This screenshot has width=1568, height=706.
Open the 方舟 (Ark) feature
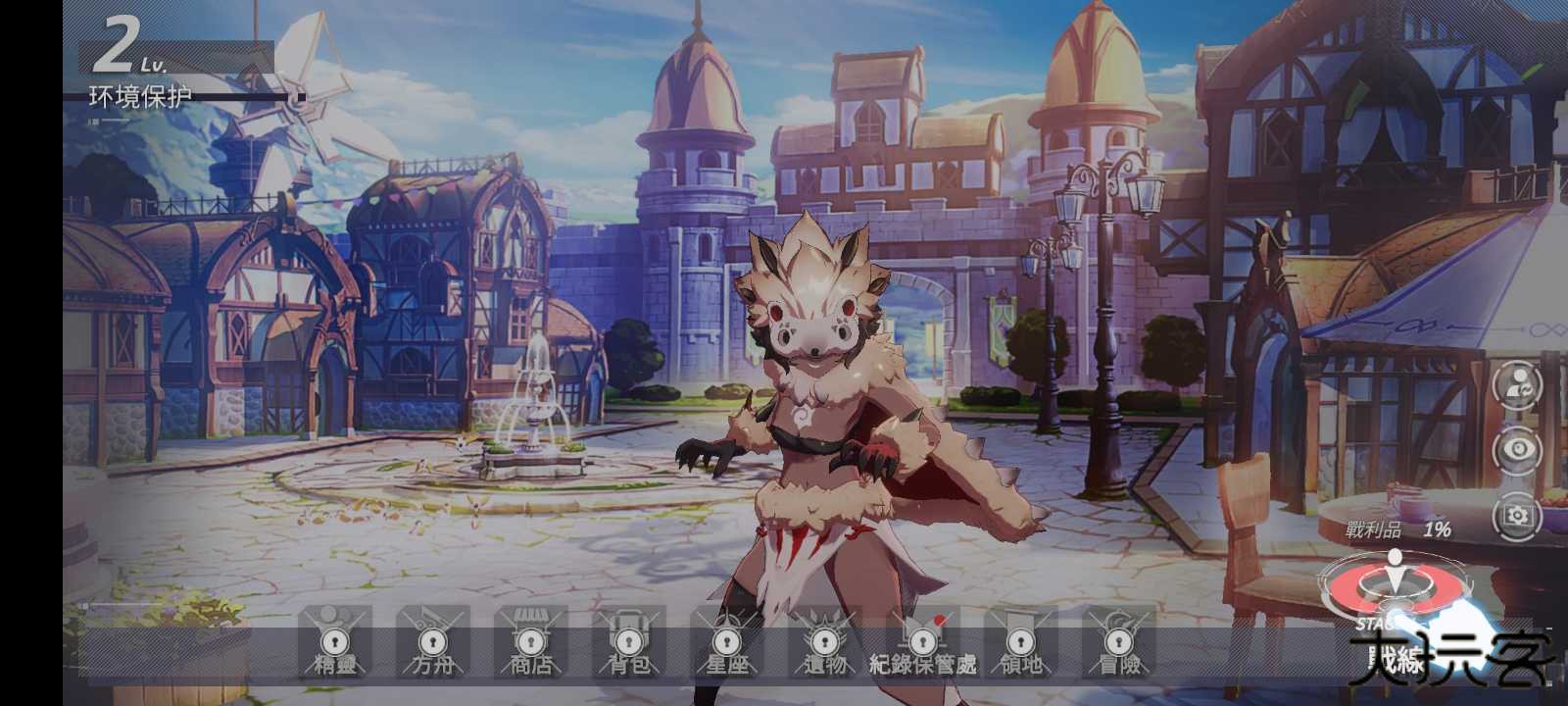coord(431,650)
